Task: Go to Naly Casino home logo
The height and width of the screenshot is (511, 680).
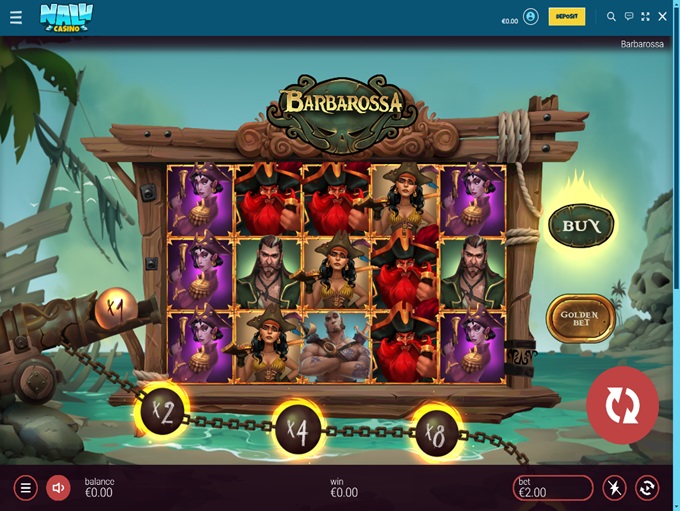Action: 66,16
